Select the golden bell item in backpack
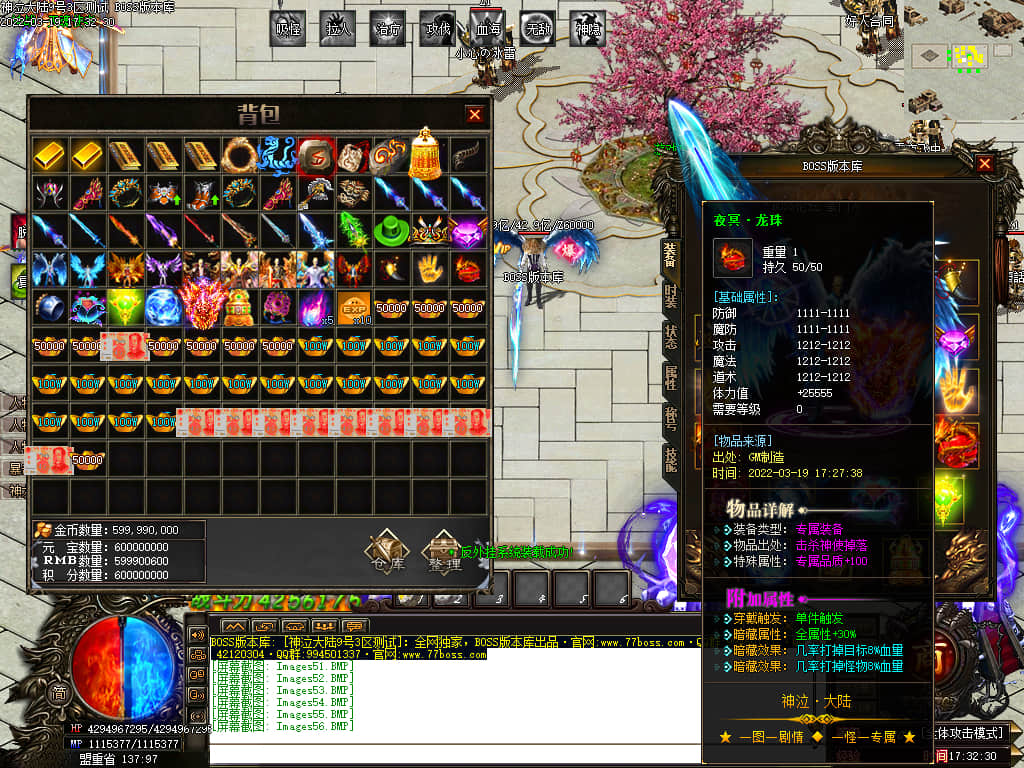This screenshot has width=1024, height=768. pos(428,153)
